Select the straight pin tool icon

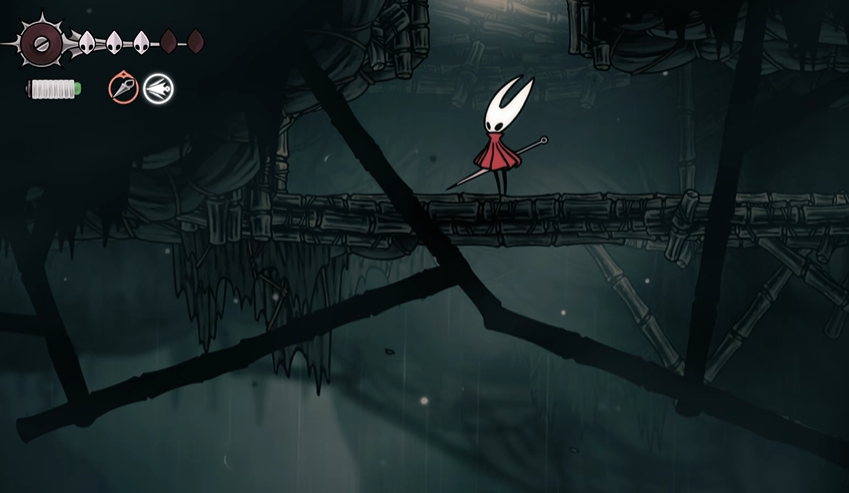(123, 89)
